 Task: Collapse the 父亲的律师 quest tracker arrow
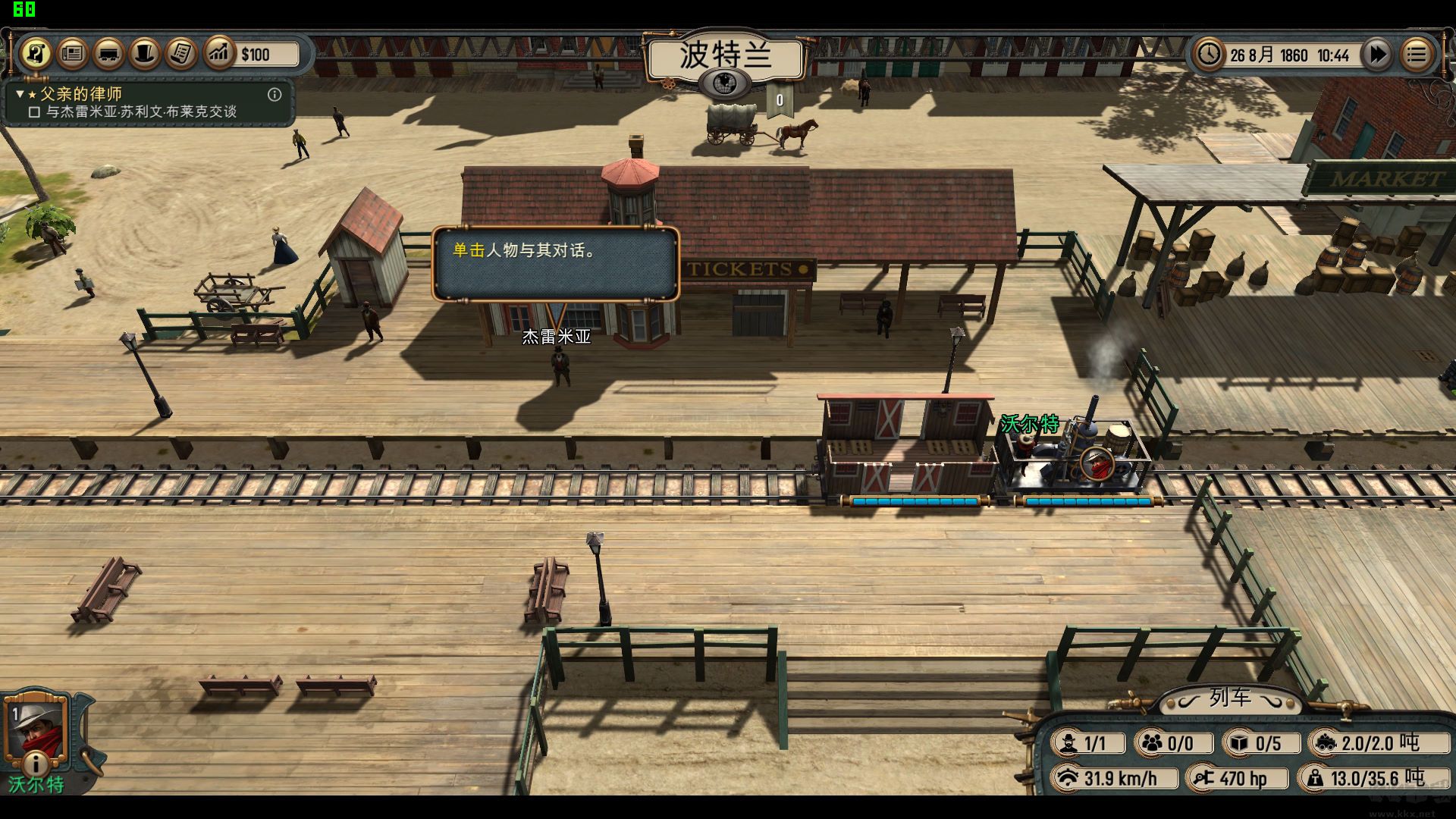20,94
